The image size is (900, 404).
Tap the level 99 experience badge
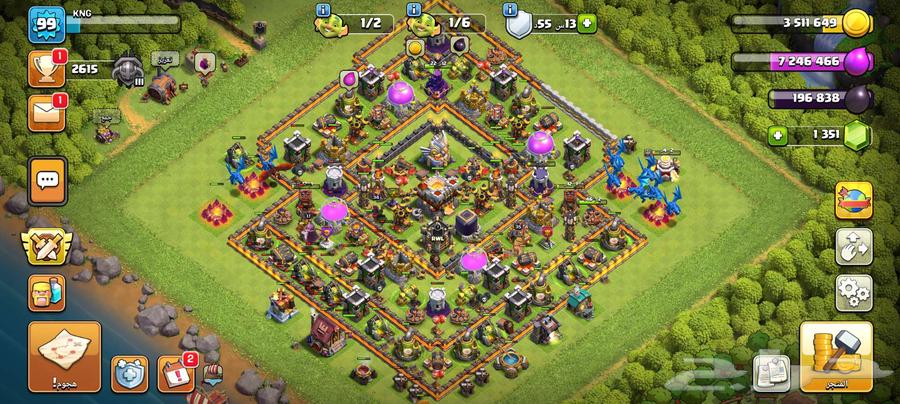(x=46, y=22)
